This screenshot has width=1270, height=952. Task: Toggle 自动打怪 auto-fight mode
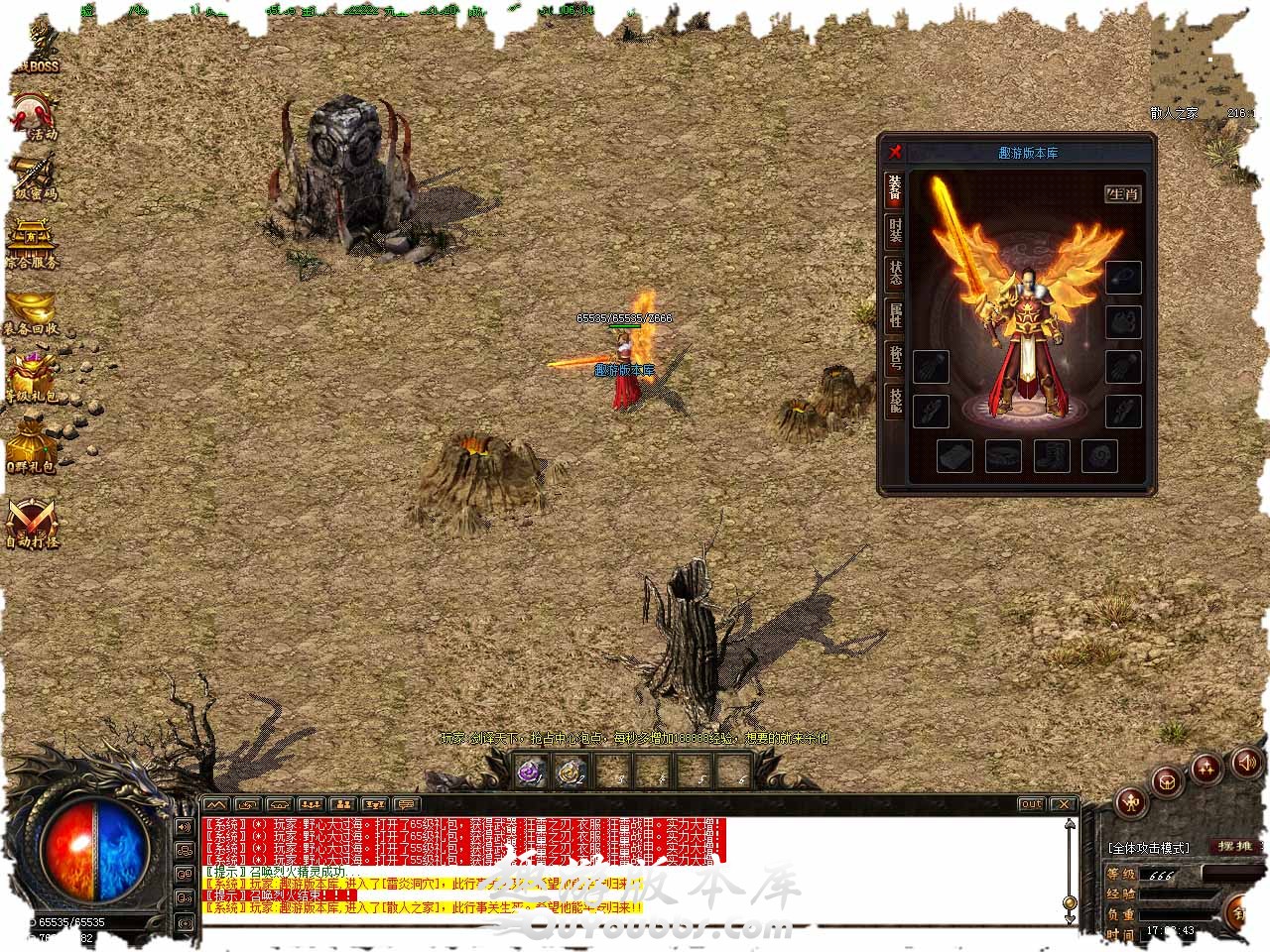point(32,521)
